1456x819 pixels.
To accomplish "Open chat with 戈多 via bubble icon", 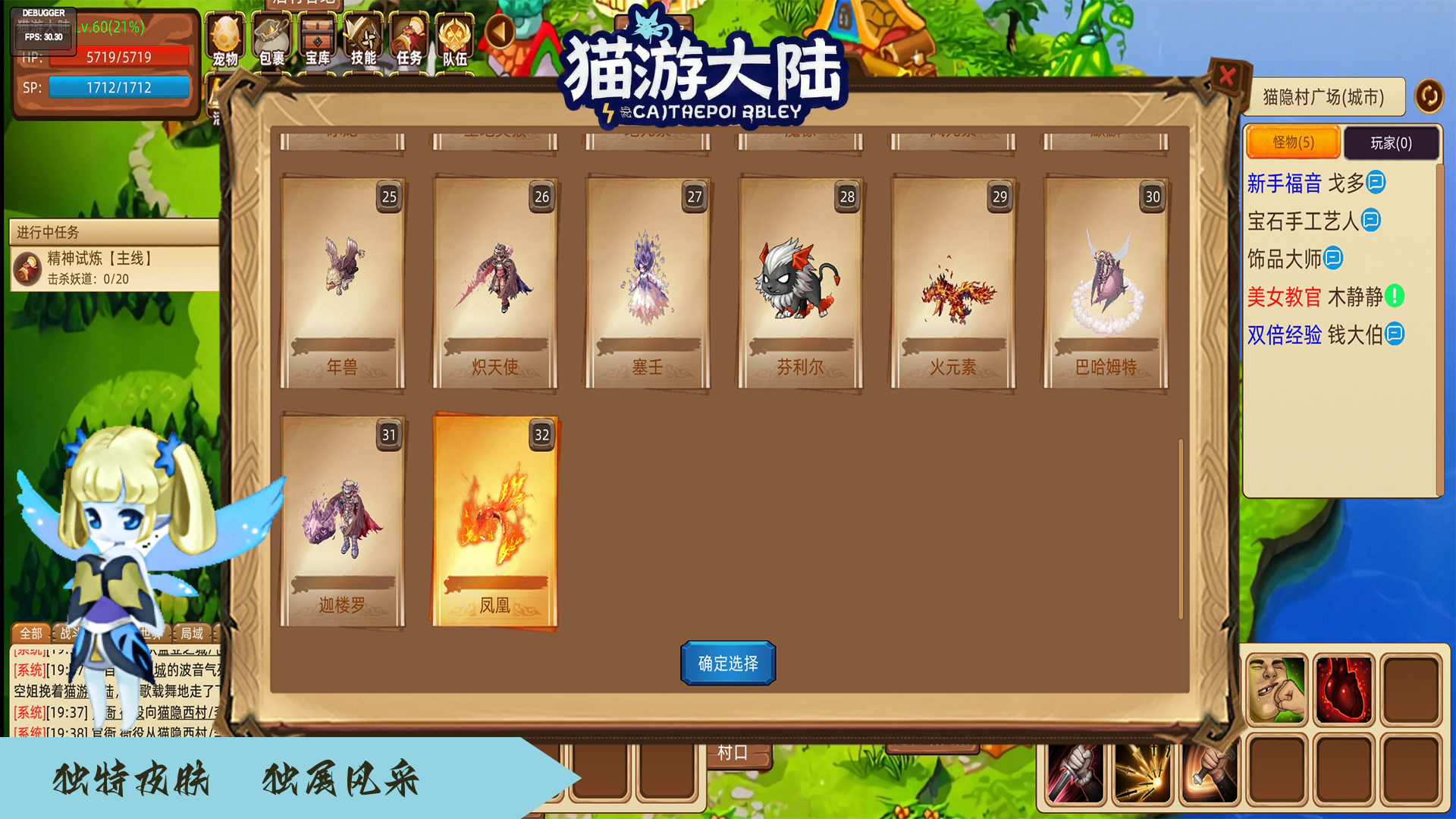I will (1377, 183).
